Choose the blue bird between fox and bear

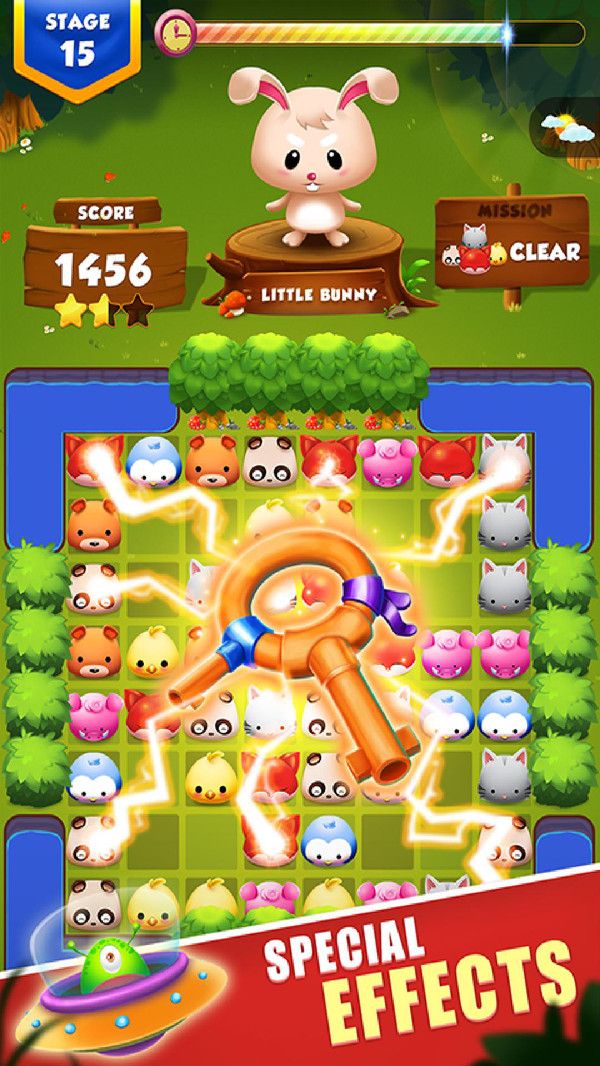153,461
